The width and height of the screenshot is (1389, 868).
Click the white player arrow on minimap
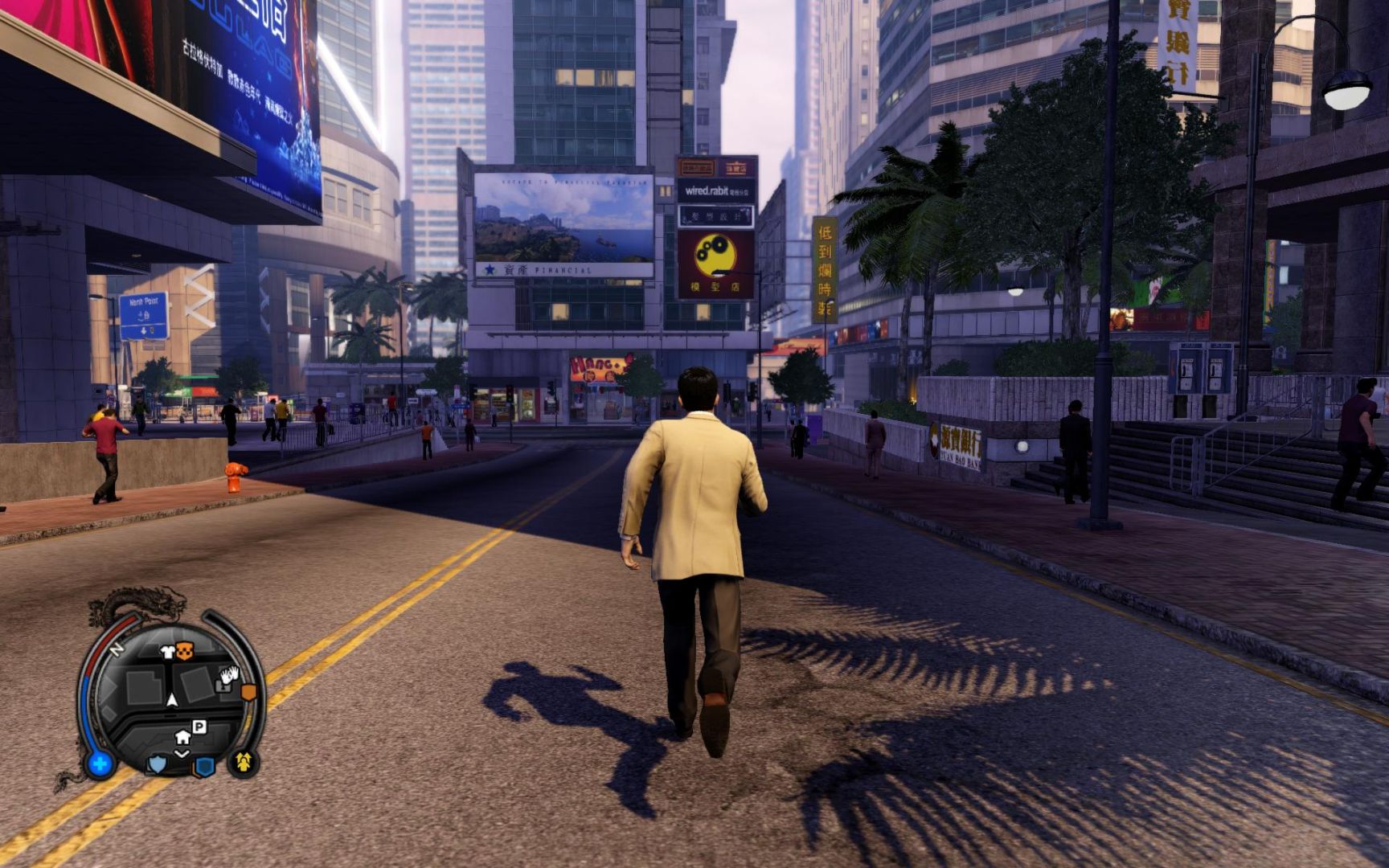tap(171, 700)
